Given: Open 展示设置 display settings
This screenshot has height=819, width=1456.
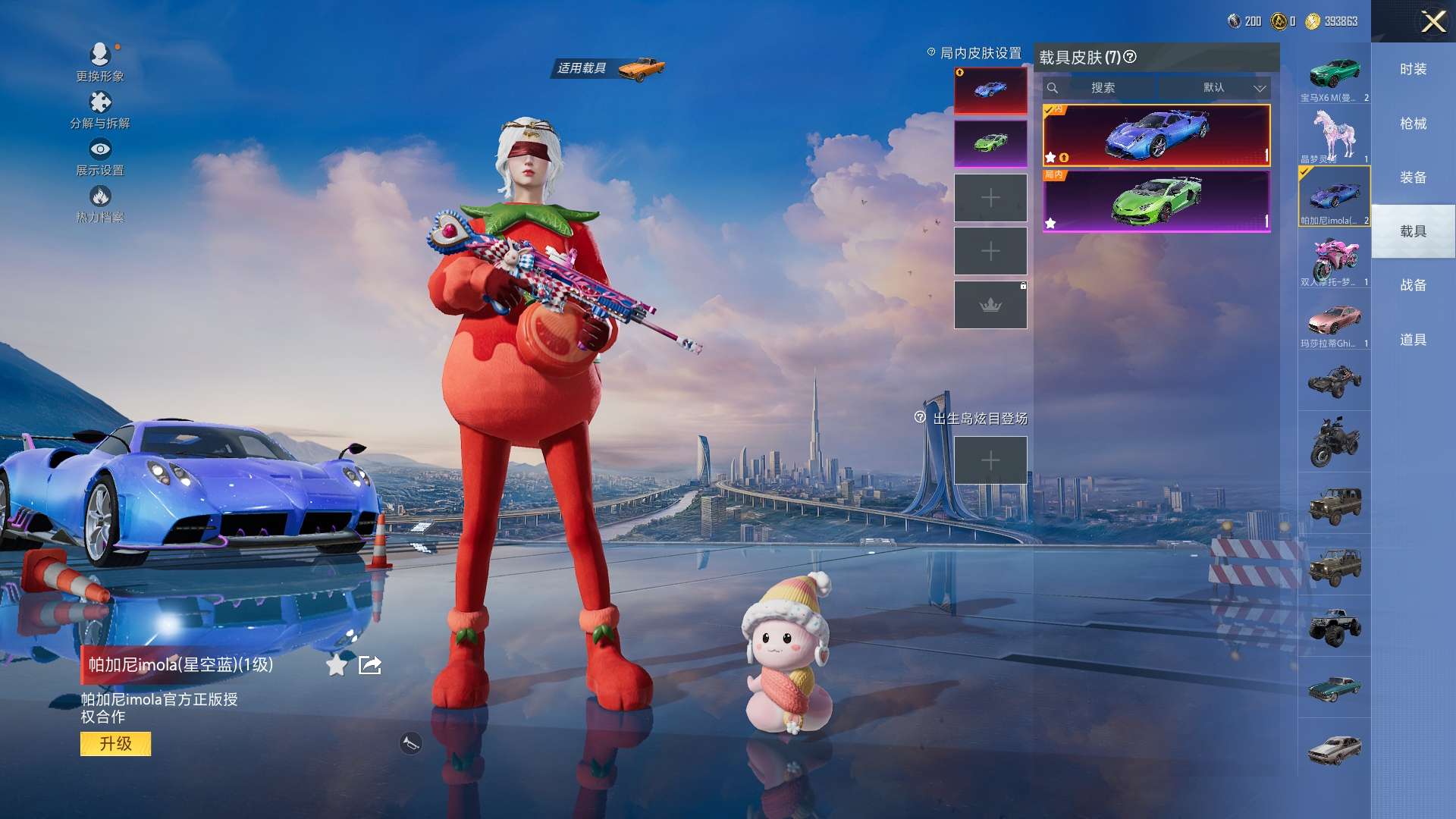Looking at the screenshot, I should click(100, 156).
